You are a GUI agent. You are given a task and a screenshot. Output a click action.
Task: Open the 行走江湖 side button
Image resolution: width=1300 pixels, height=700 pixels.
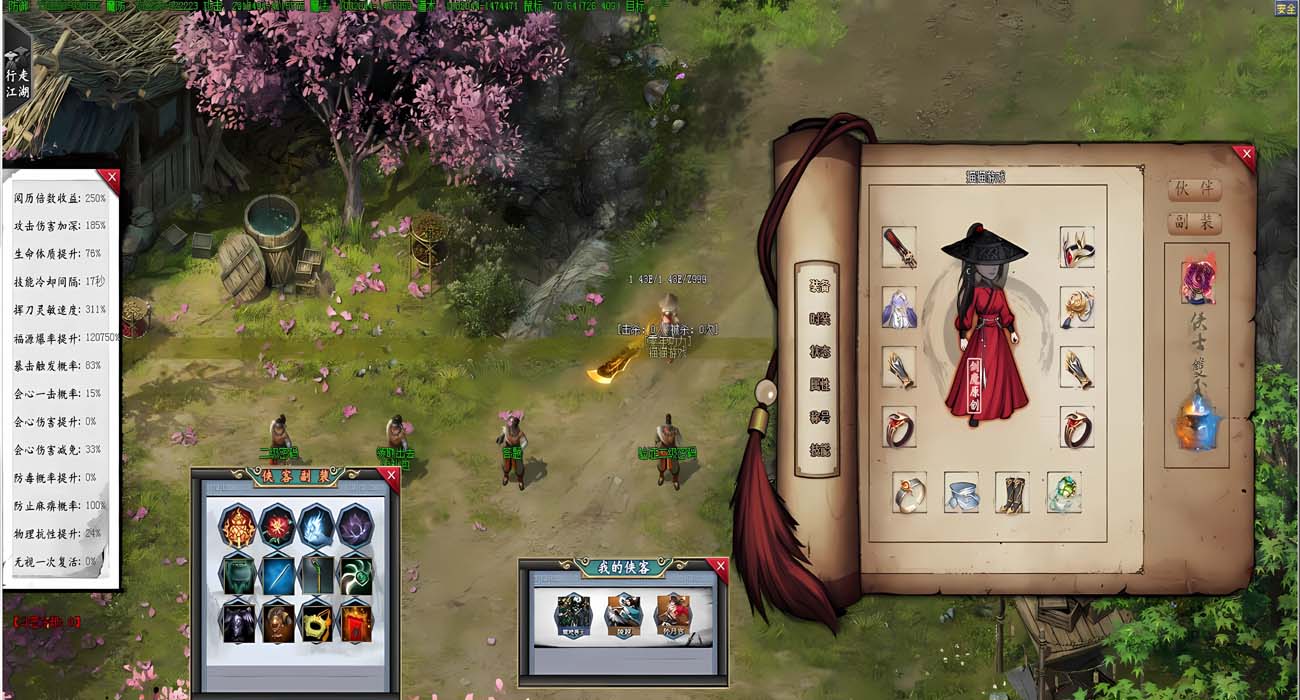coord(17,75)
